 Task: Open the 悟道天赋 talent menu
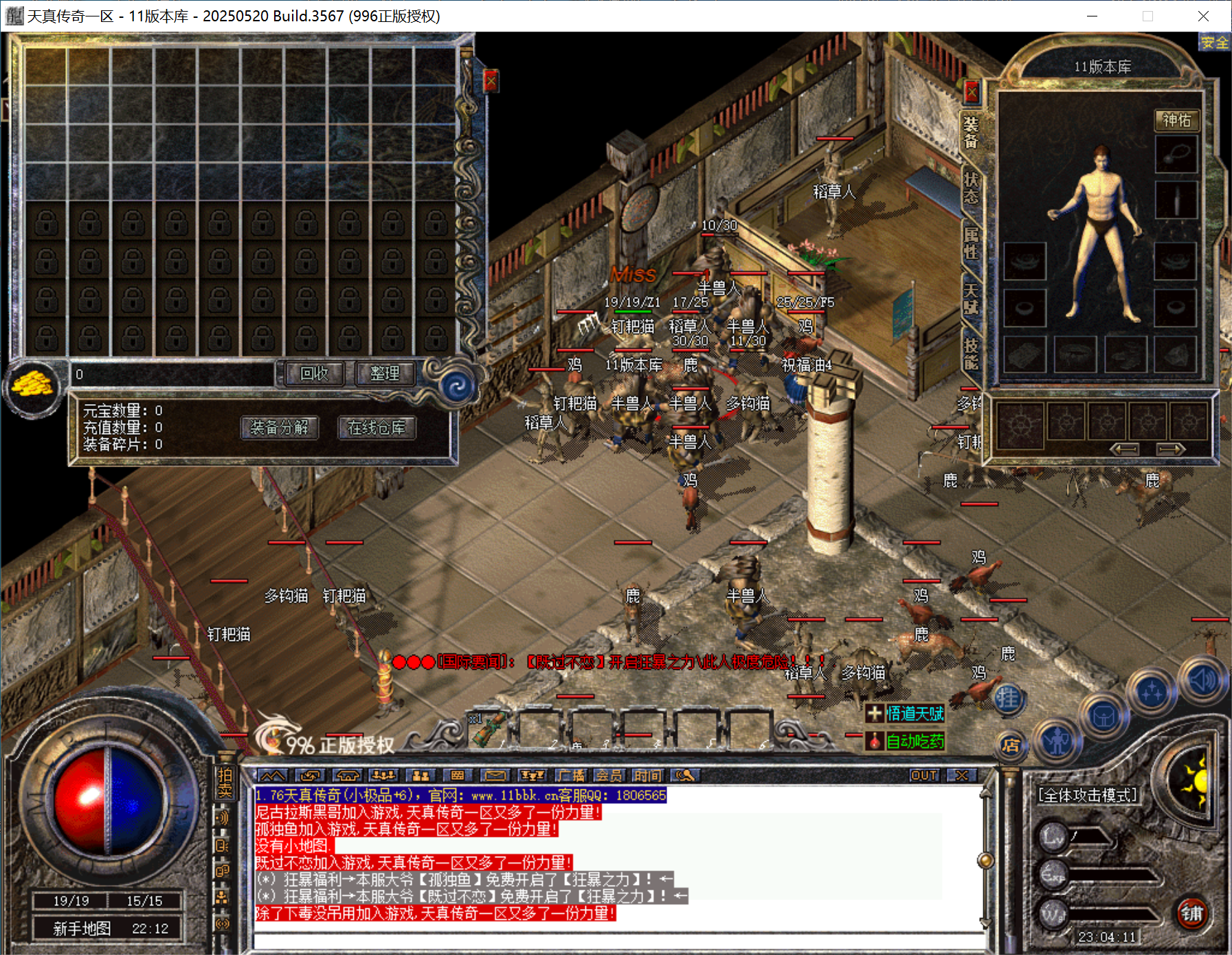[906, 713]
